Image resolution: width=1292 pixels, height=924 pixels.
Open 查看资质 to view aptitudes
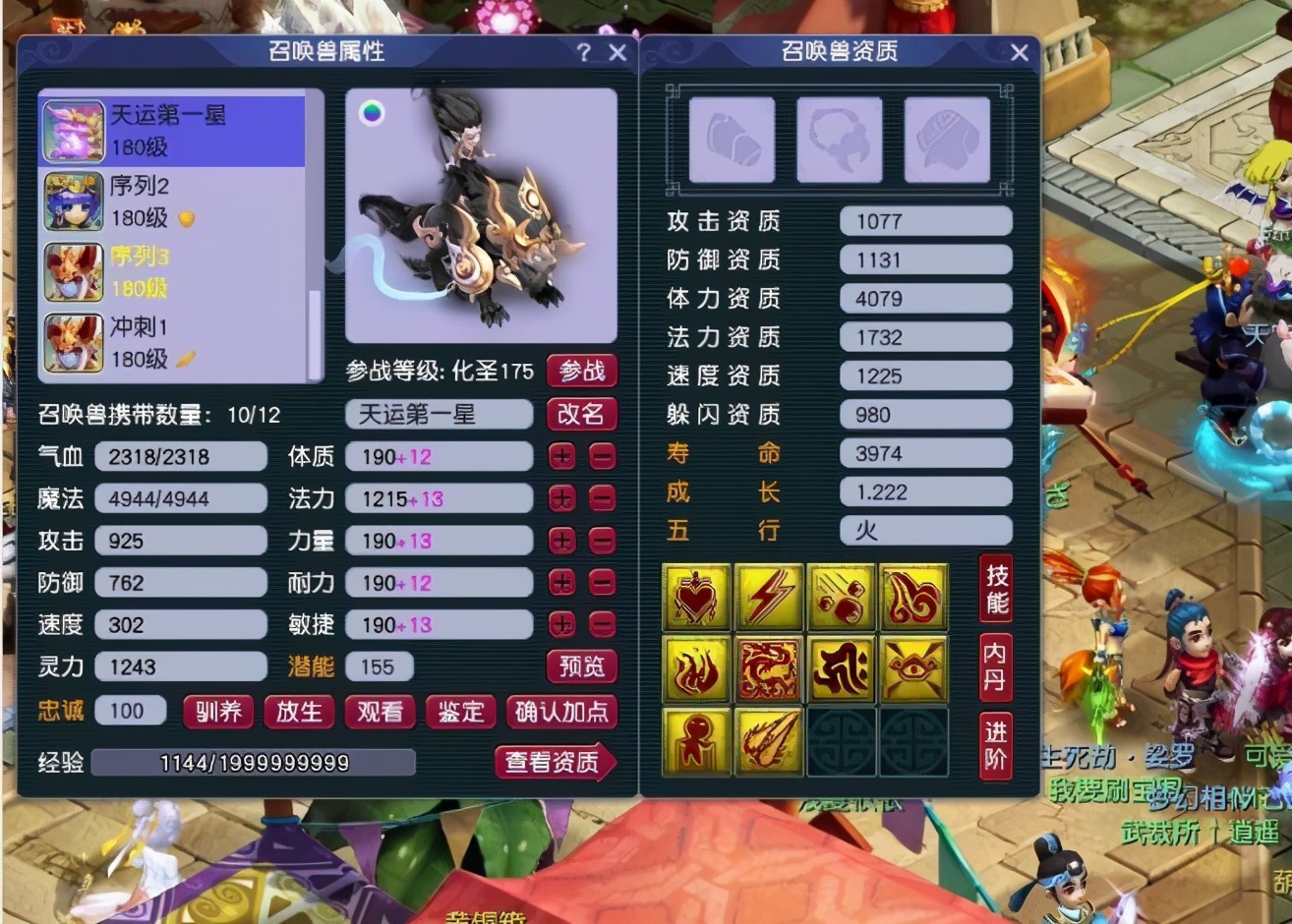point(551,762)
